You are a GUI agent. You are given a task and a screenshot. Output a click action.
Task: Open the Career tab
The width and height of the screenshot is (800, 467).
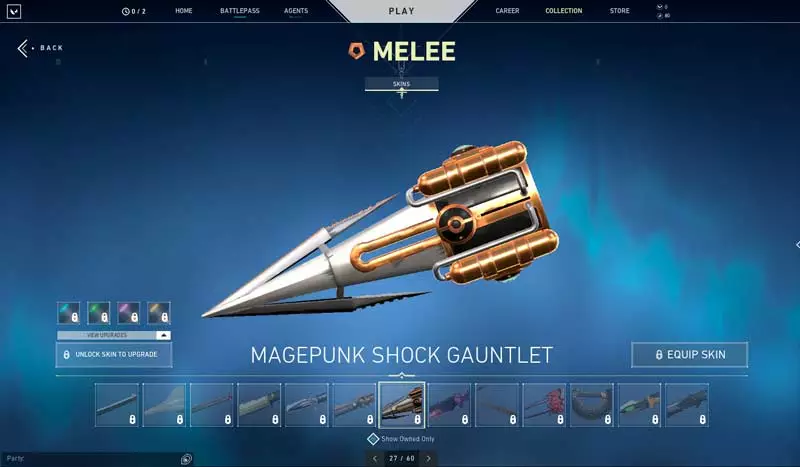tap(507, 11)
